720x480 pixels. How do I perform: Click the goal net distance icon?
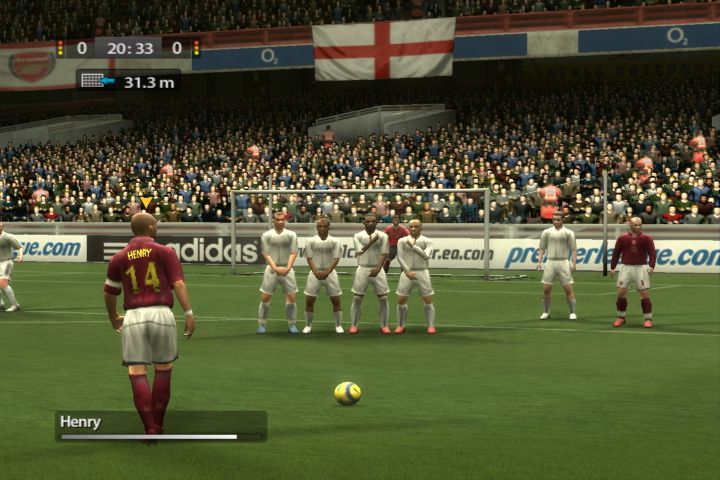point(93,80)
